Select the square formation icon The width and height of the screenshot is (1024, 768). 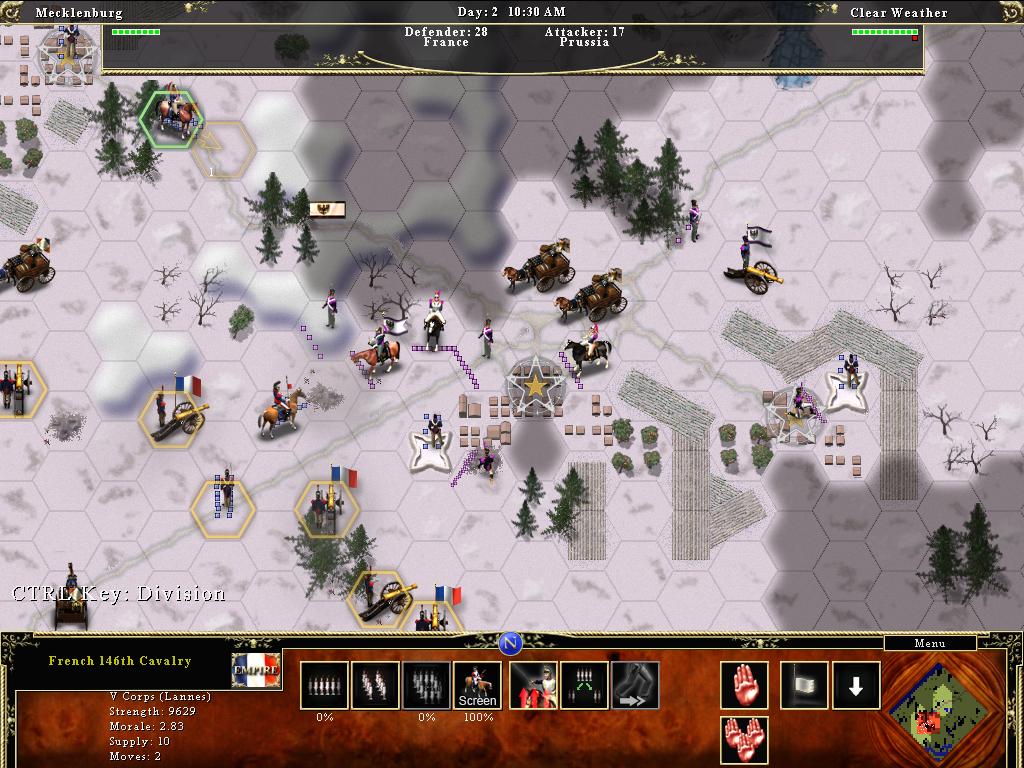[x=426, y=686]
